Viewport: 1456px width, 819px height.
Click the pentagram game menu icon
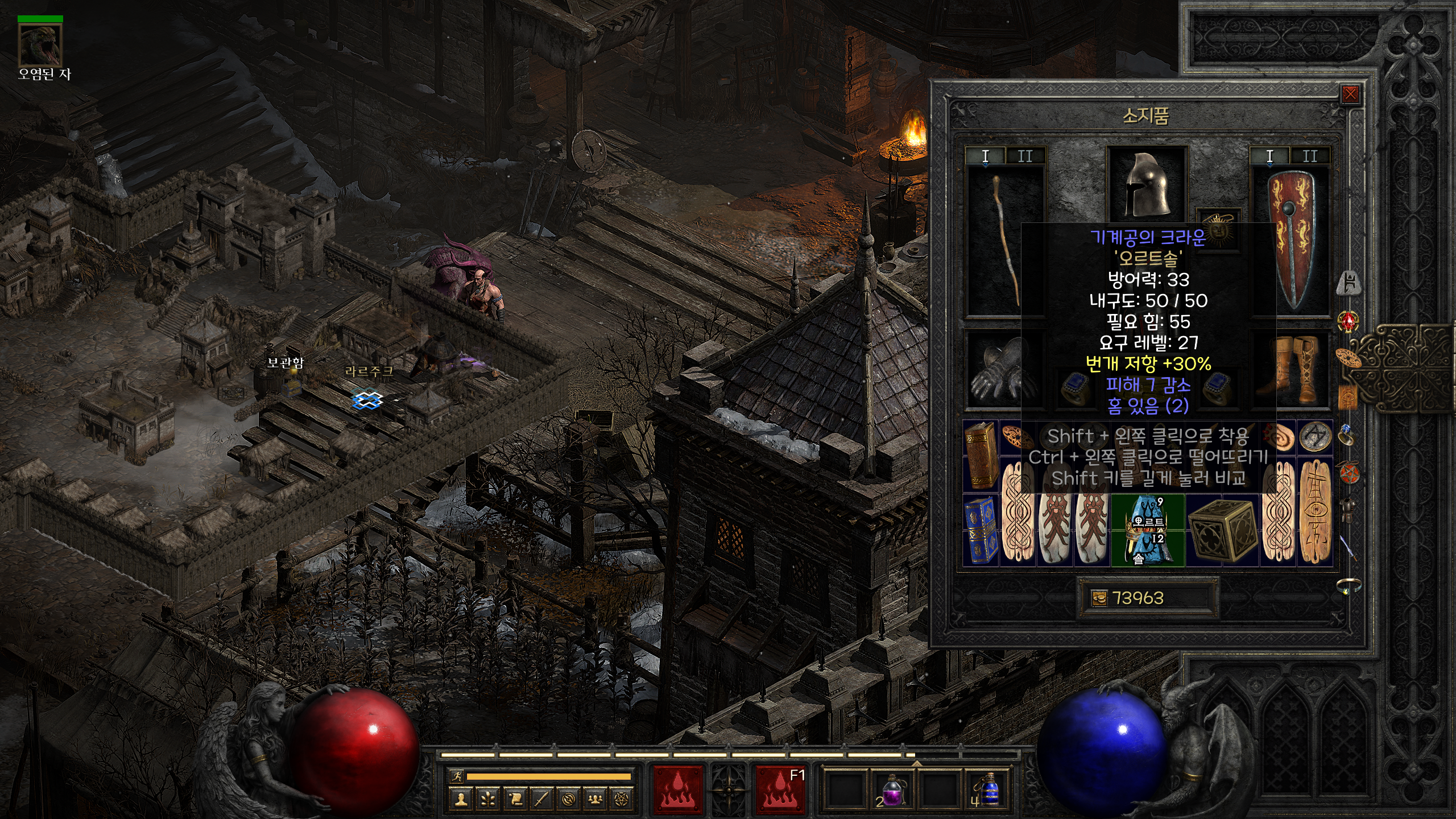point(622,800)
